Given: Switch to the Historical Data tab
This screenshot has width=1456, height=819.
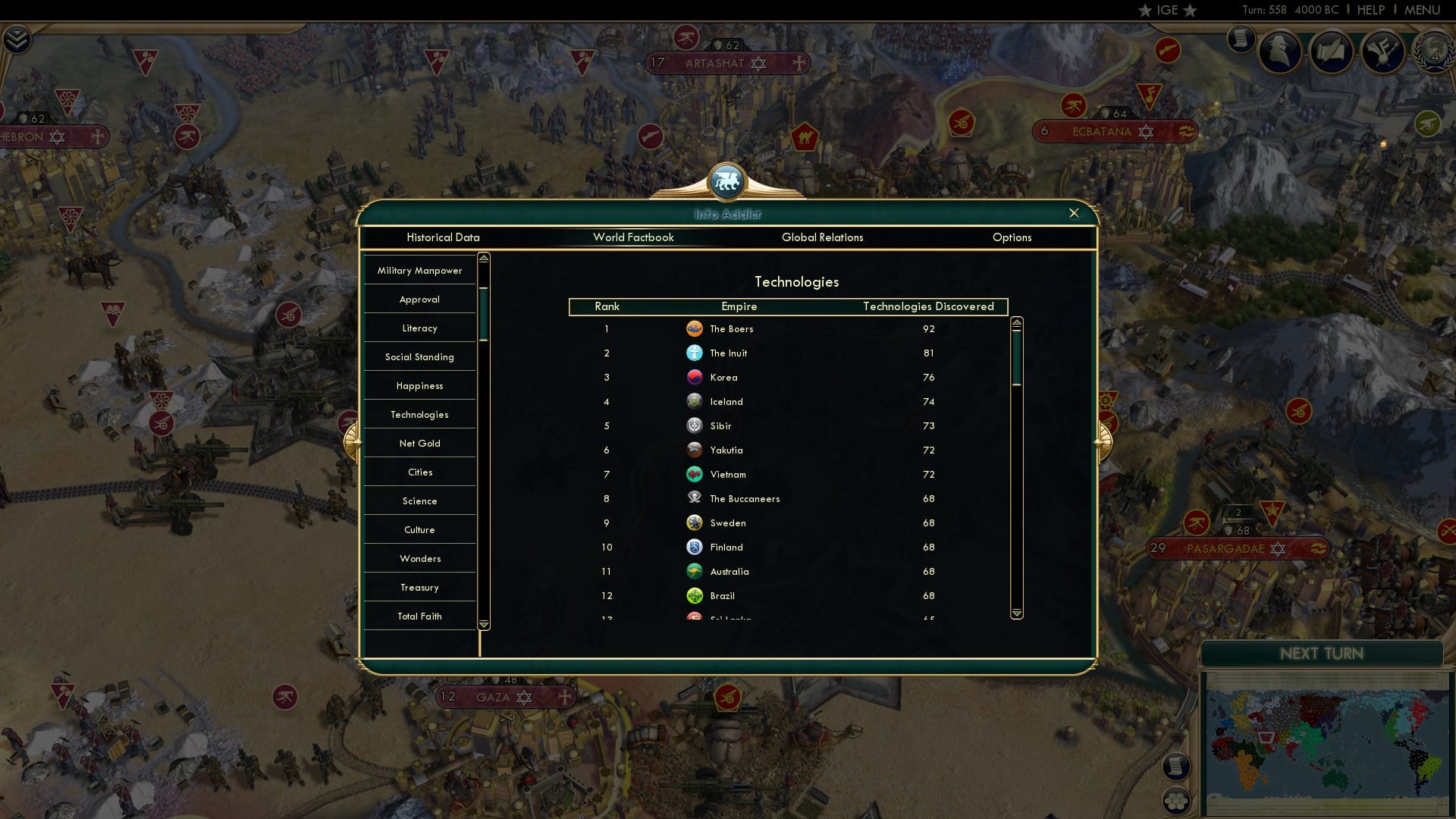Looking at the screenshot, I should (443, 237).
